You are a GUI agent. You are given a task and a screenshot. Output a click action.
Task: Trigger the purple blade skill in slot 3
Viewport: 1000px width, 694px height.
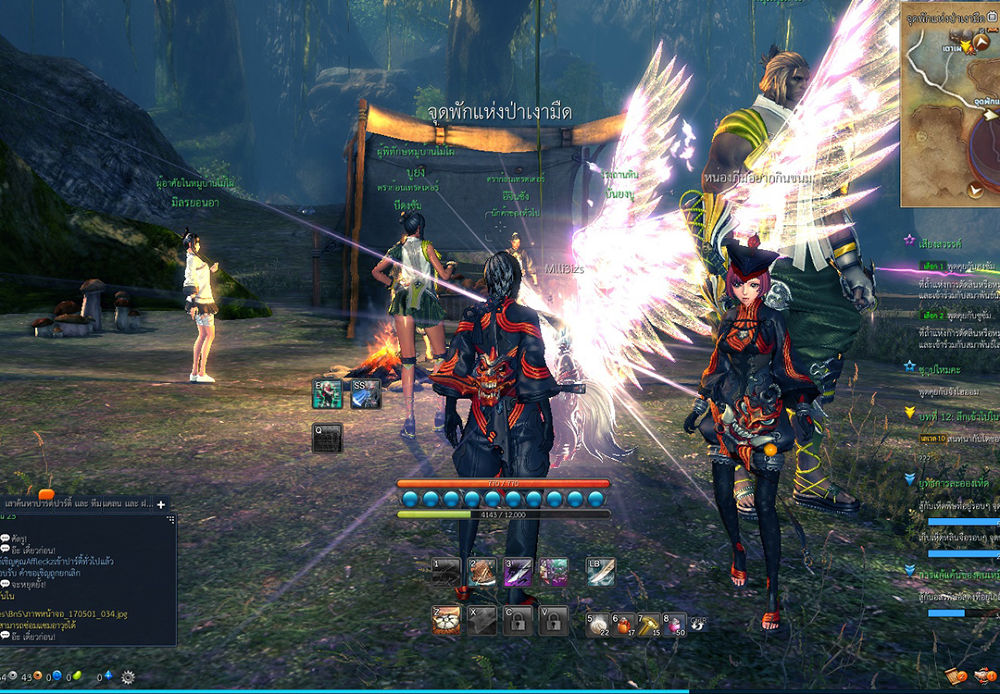point(518,573)
